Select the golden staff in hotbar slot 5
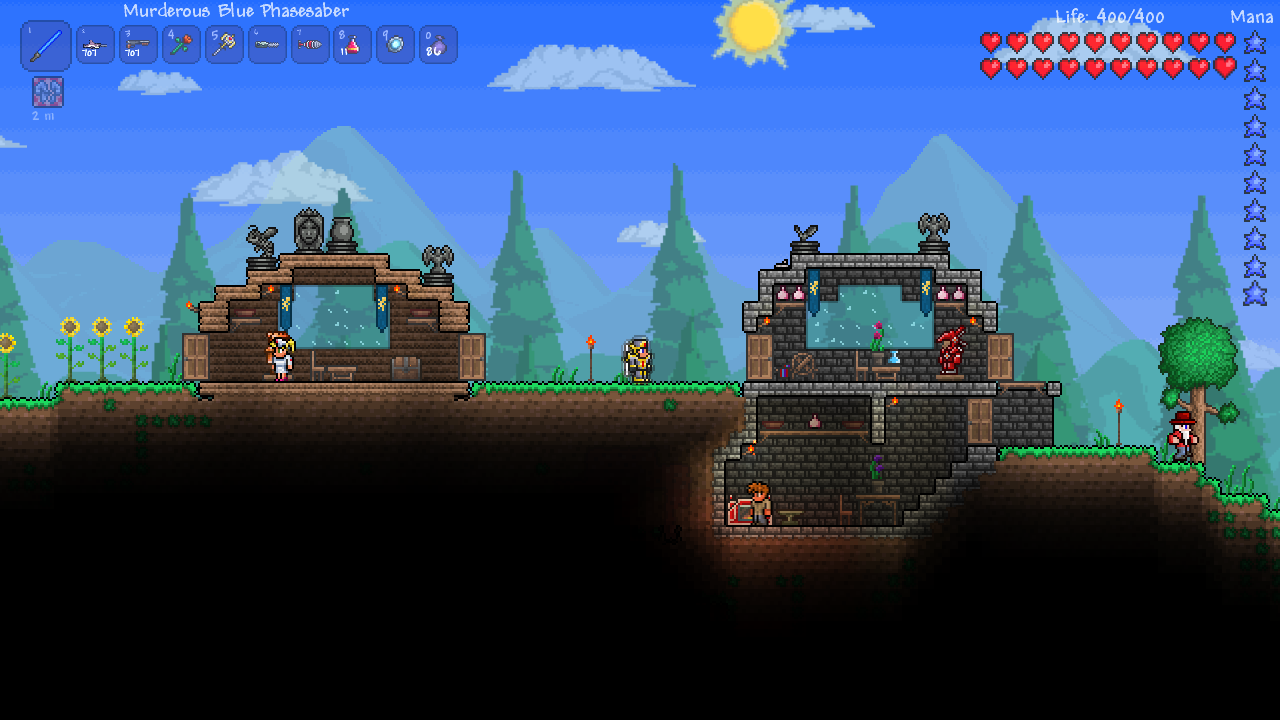Viewport: 1280px width, 720px height. pos(223,44)
